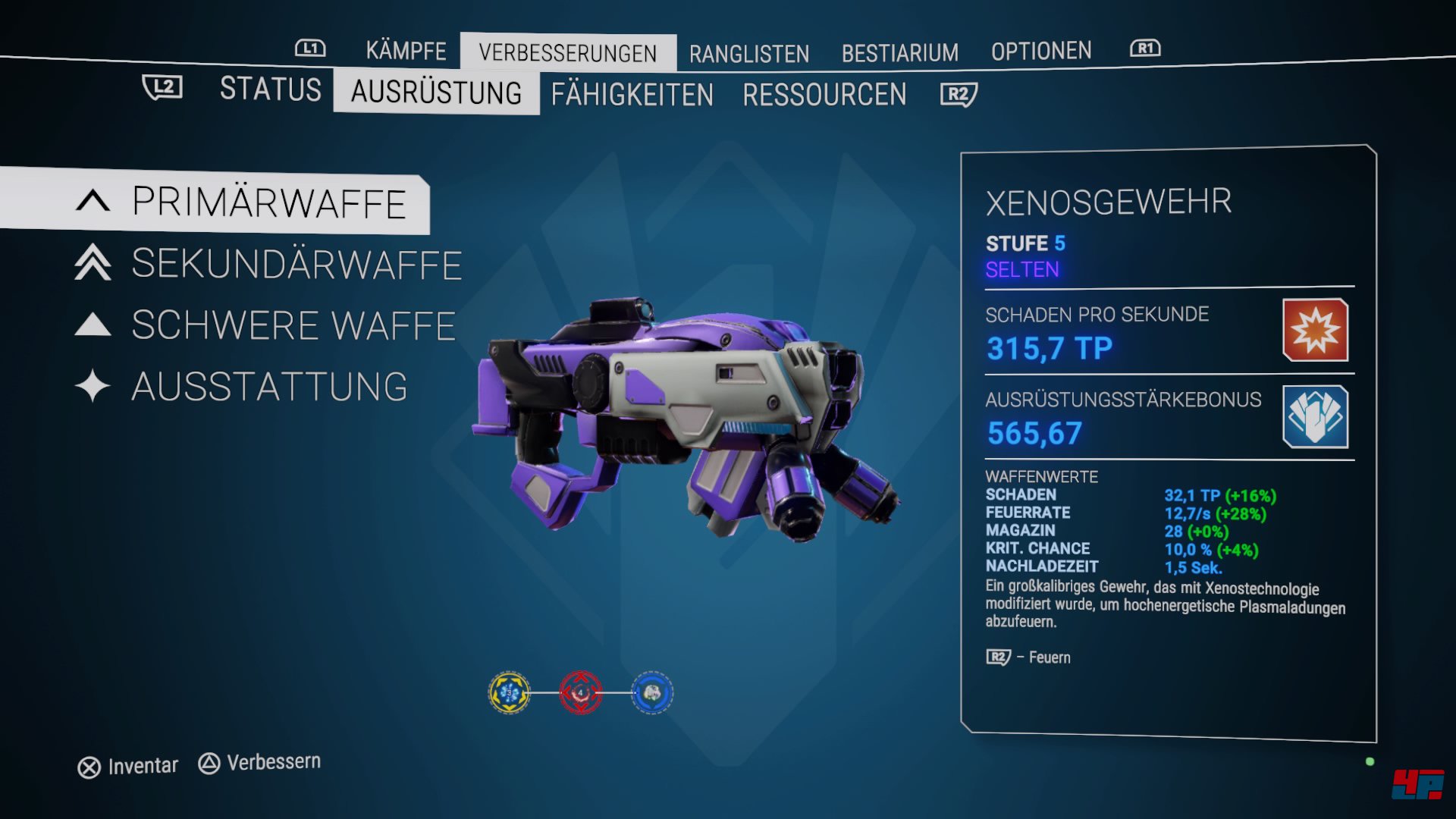Switch to the Bestiarium tab
The width and height of the screenshot is (1456, 819).
[900, 52]
